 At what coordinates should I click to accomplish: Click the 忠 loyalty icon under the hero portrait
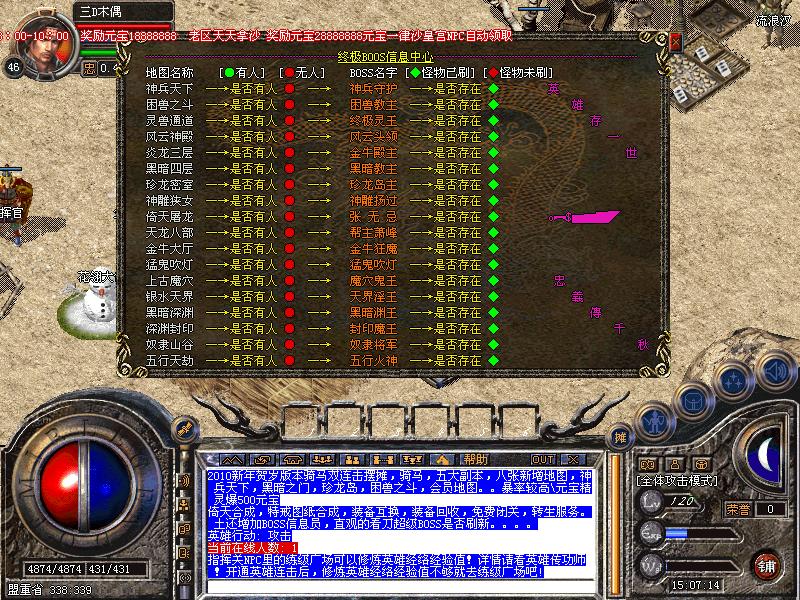click(x=89, y=69)
